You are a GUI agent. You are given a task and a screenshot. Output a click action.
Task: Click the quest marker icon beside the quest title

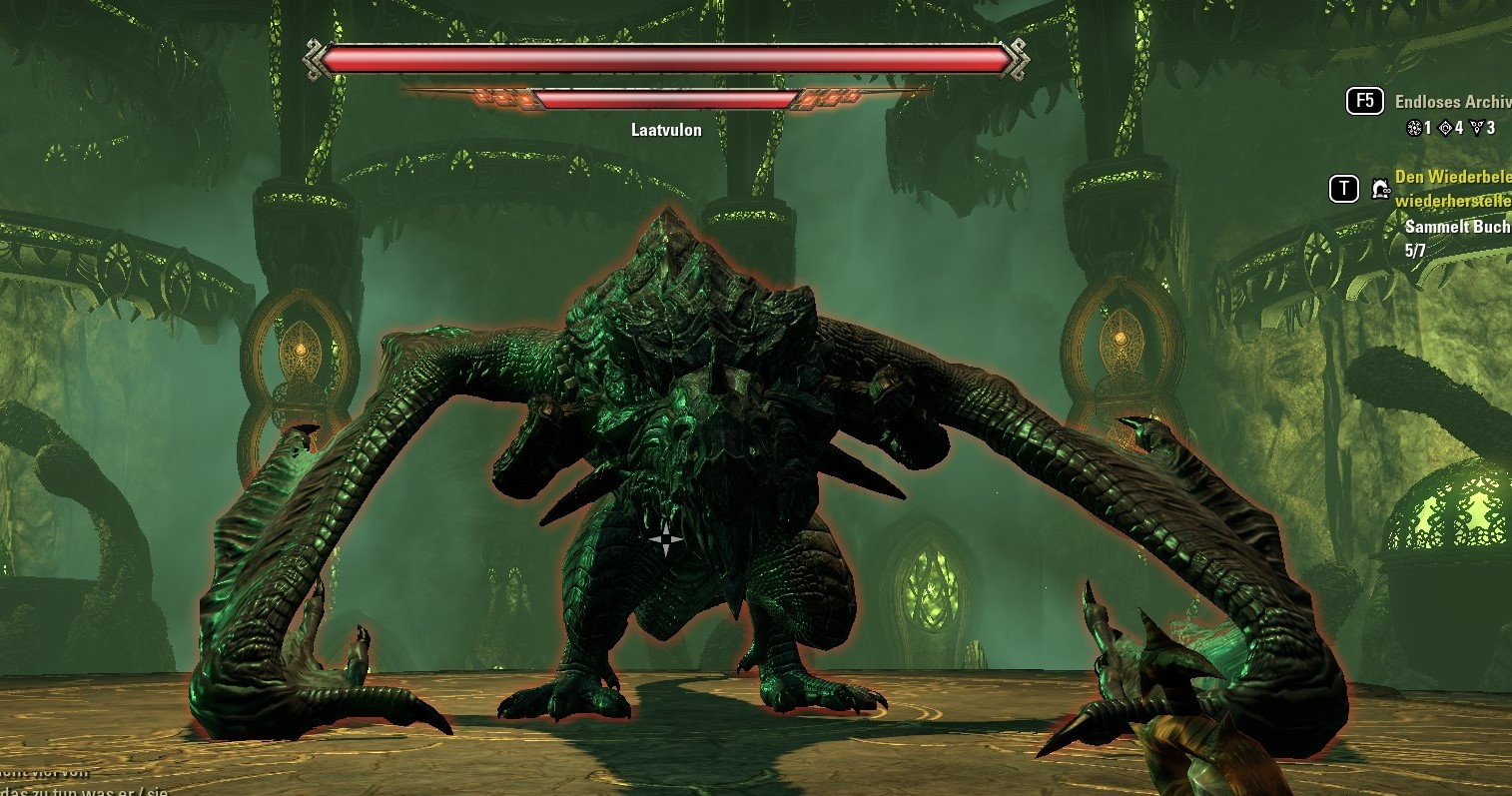pyautogui.click(x=1380, y=188)
